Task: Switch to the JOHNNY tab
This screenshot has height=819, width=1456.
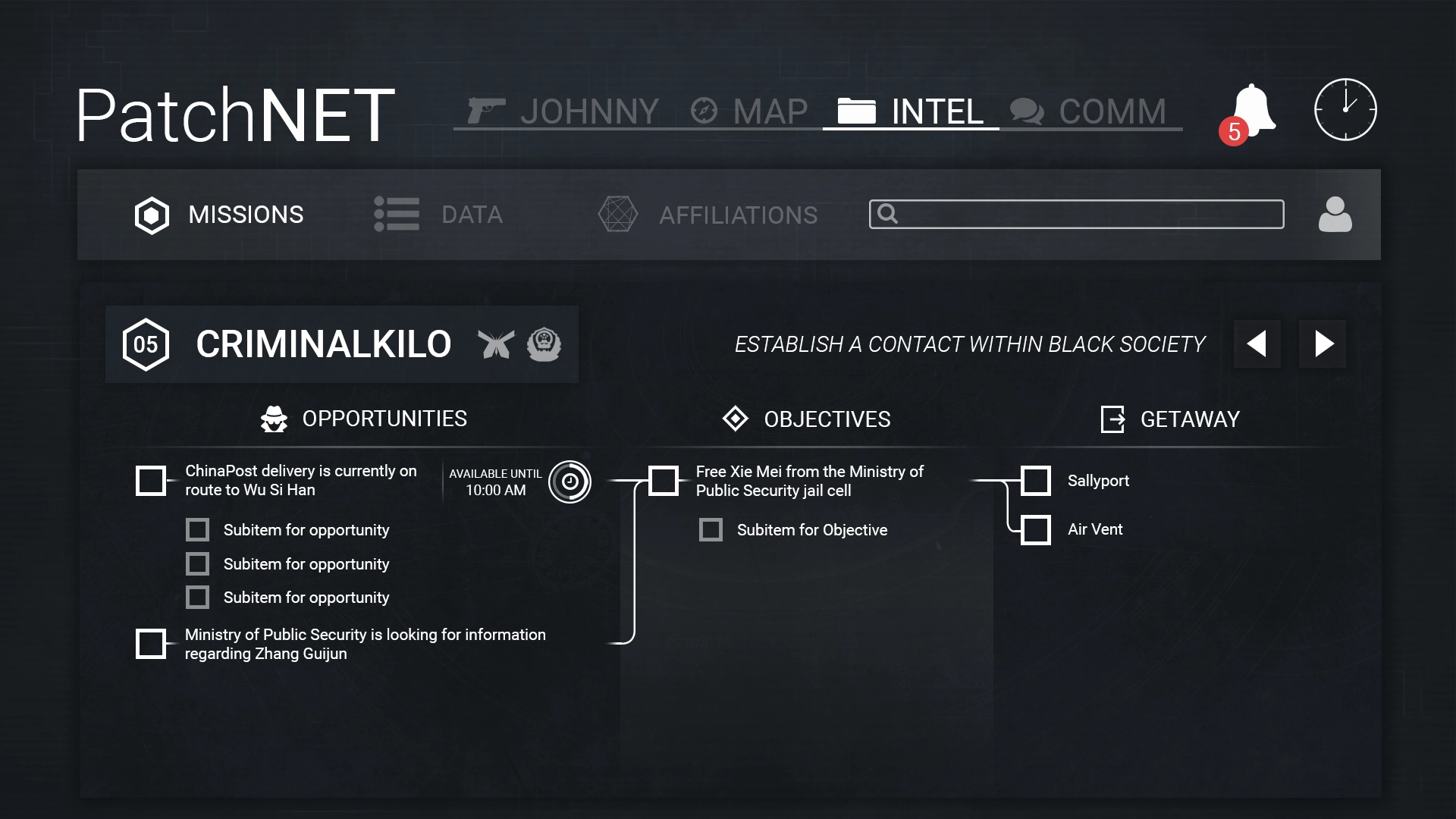Action: pos(563,111)
